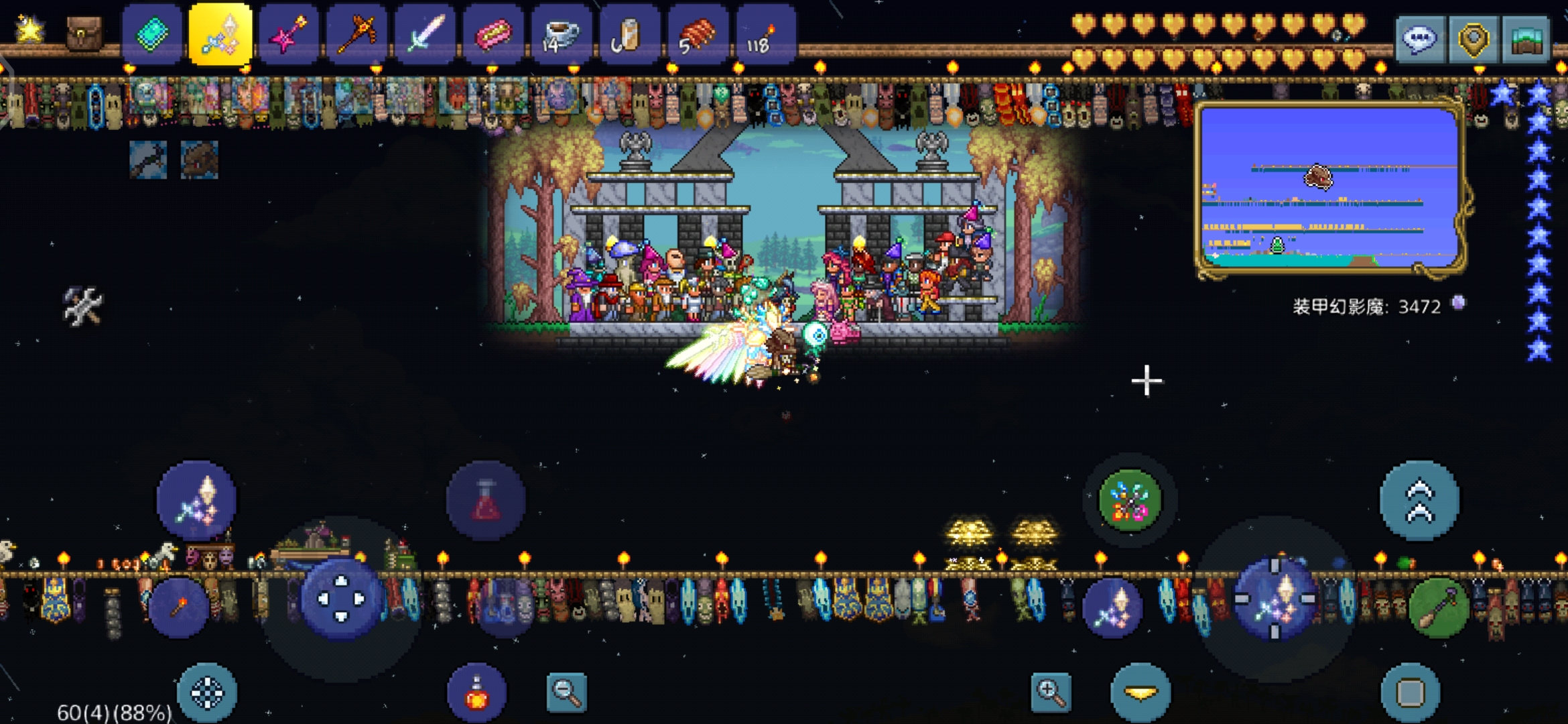Select the coffee cup stack of 14
The width and height of the screenshot is (1568, 724).
[562, 35]
